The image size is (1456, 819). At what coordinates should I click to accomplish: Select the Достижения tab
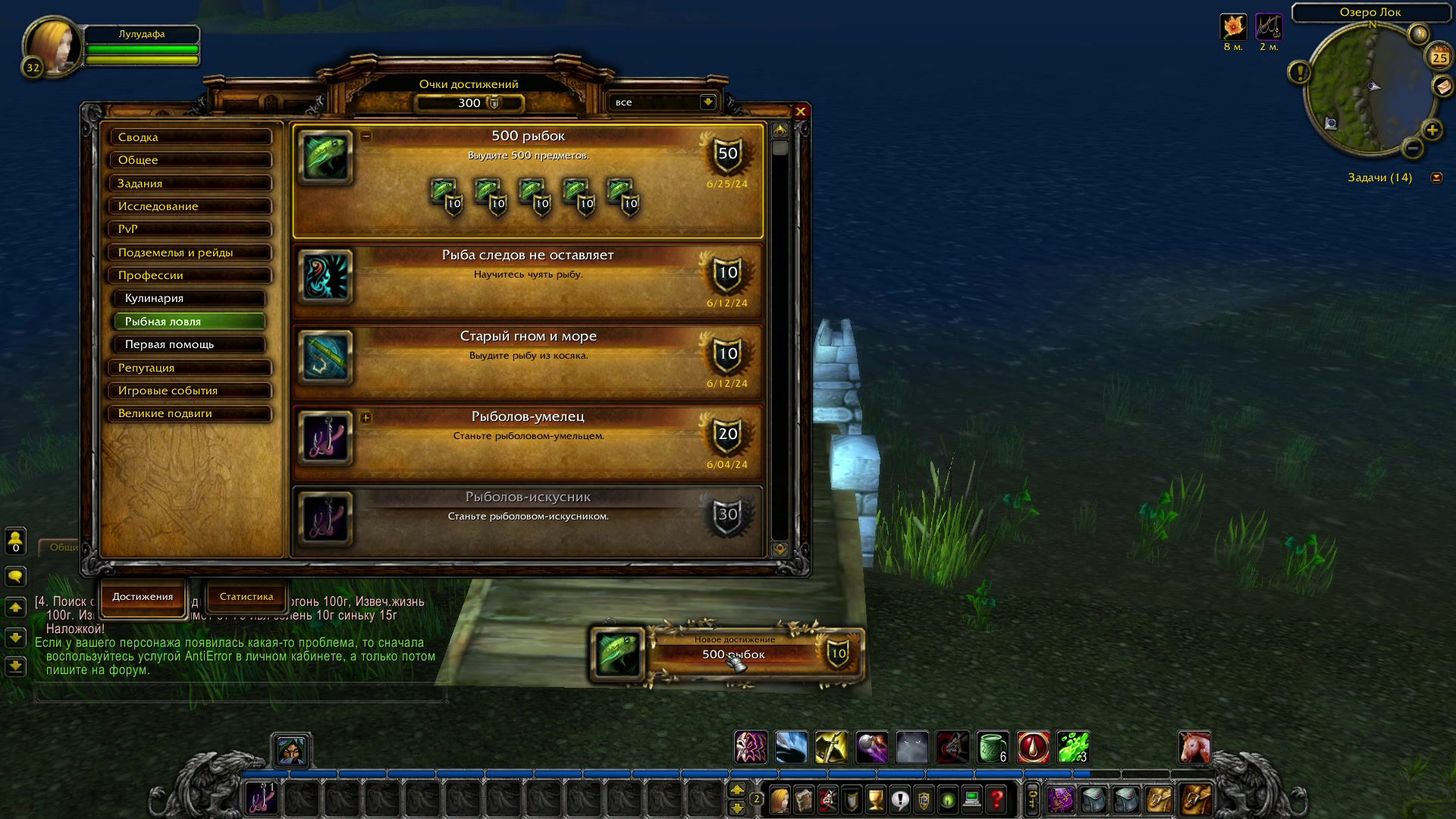pos(142,598)
